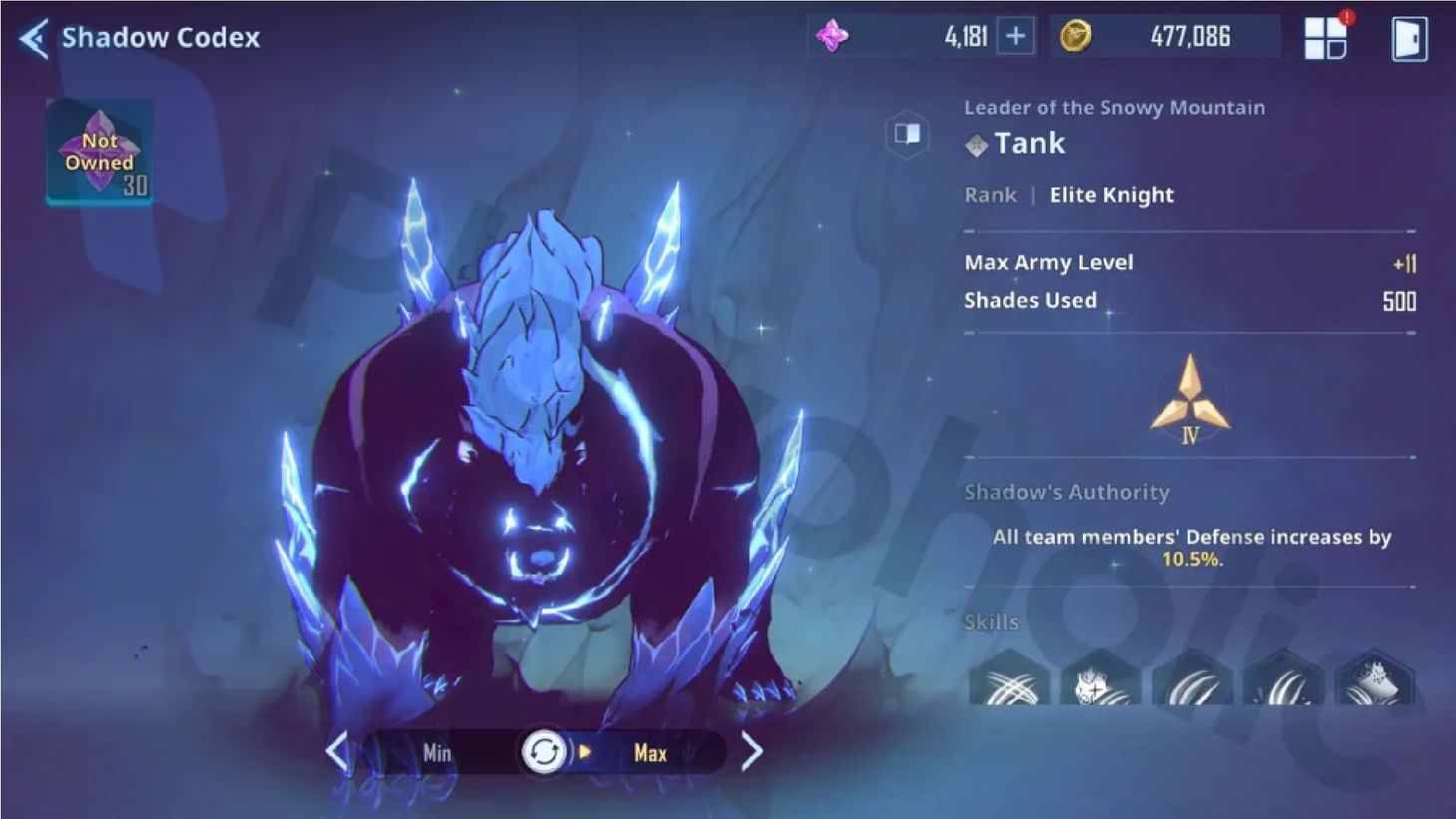Click the grid menu icon with red notification
1456x819 pixels.
[x=1325, y=38]
